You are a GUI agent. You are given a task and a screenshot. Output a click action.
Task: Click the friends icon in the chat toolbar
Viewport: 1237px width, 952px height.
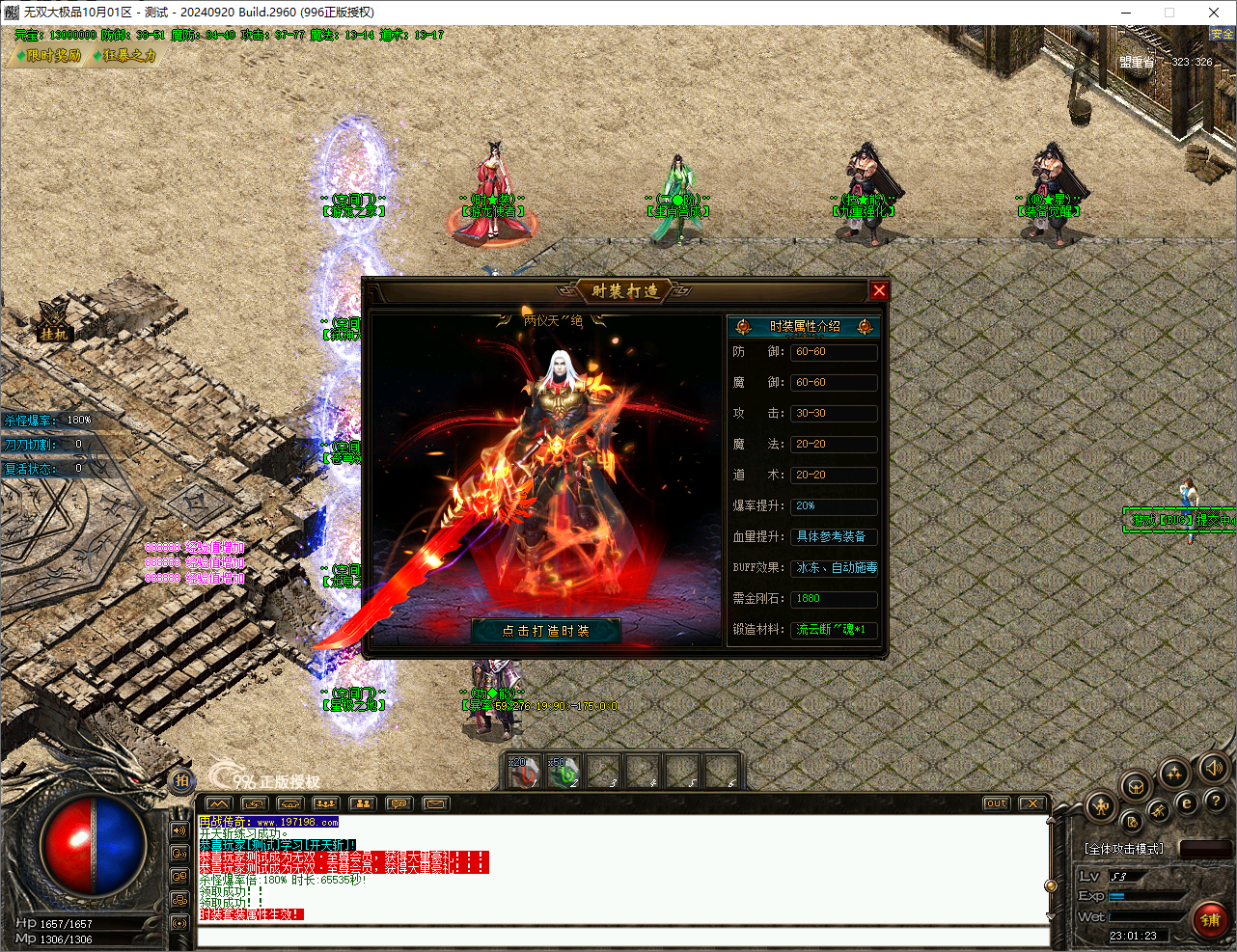(363, 804)
